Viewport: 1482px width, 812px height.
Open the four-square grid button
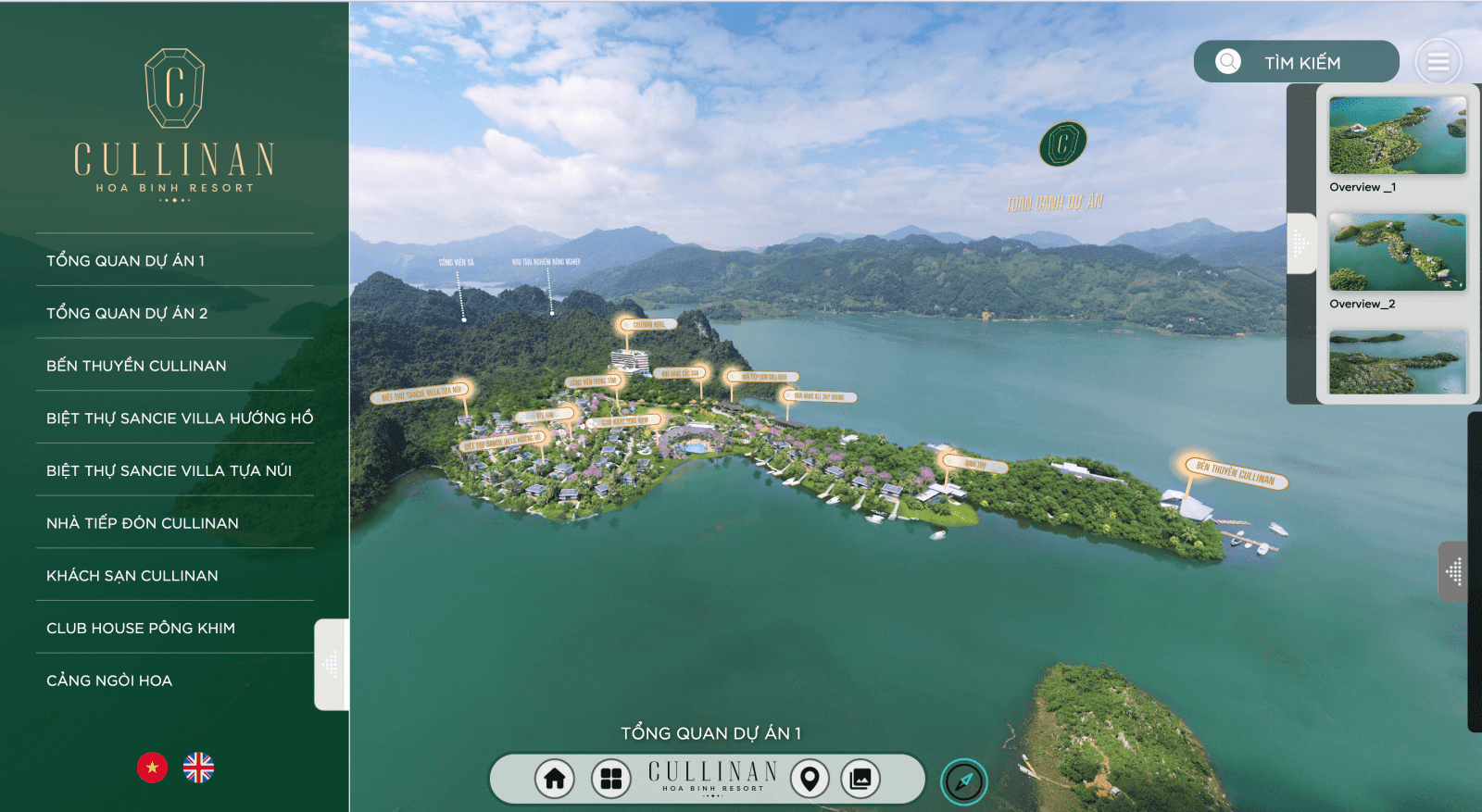point(611,779)
